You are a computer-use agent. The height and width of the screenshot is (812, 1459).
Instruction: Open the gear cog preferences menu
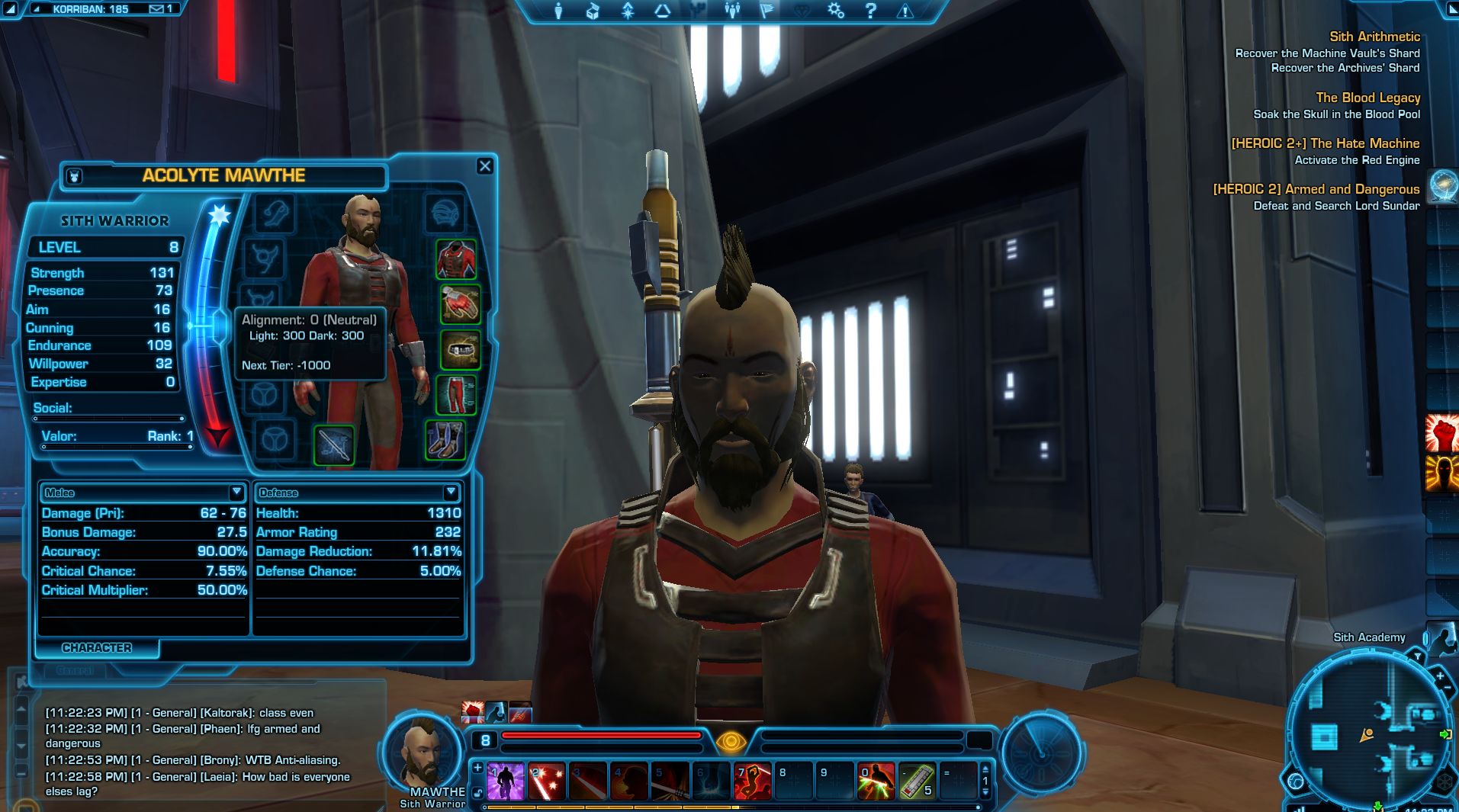click(x=836, y=11)
